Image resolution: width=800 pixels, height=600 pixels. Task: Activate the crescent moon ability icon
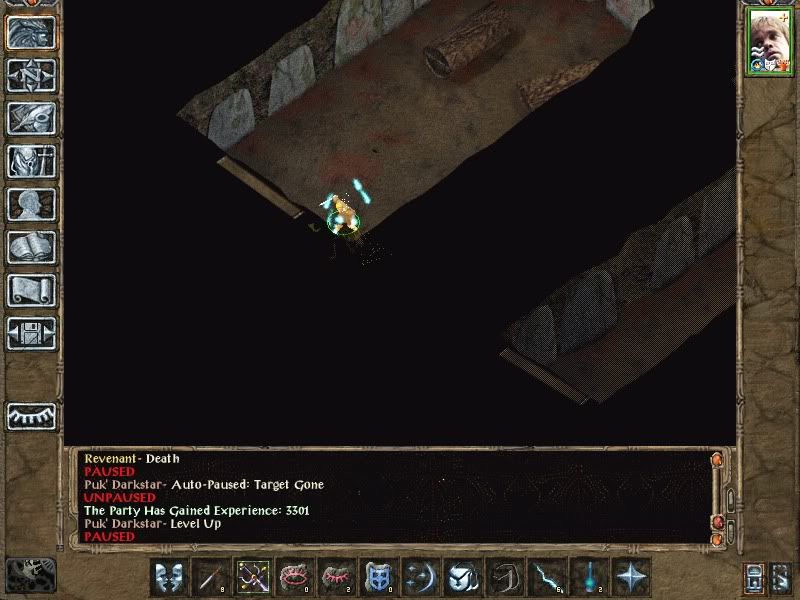click(x=421, y=577)
